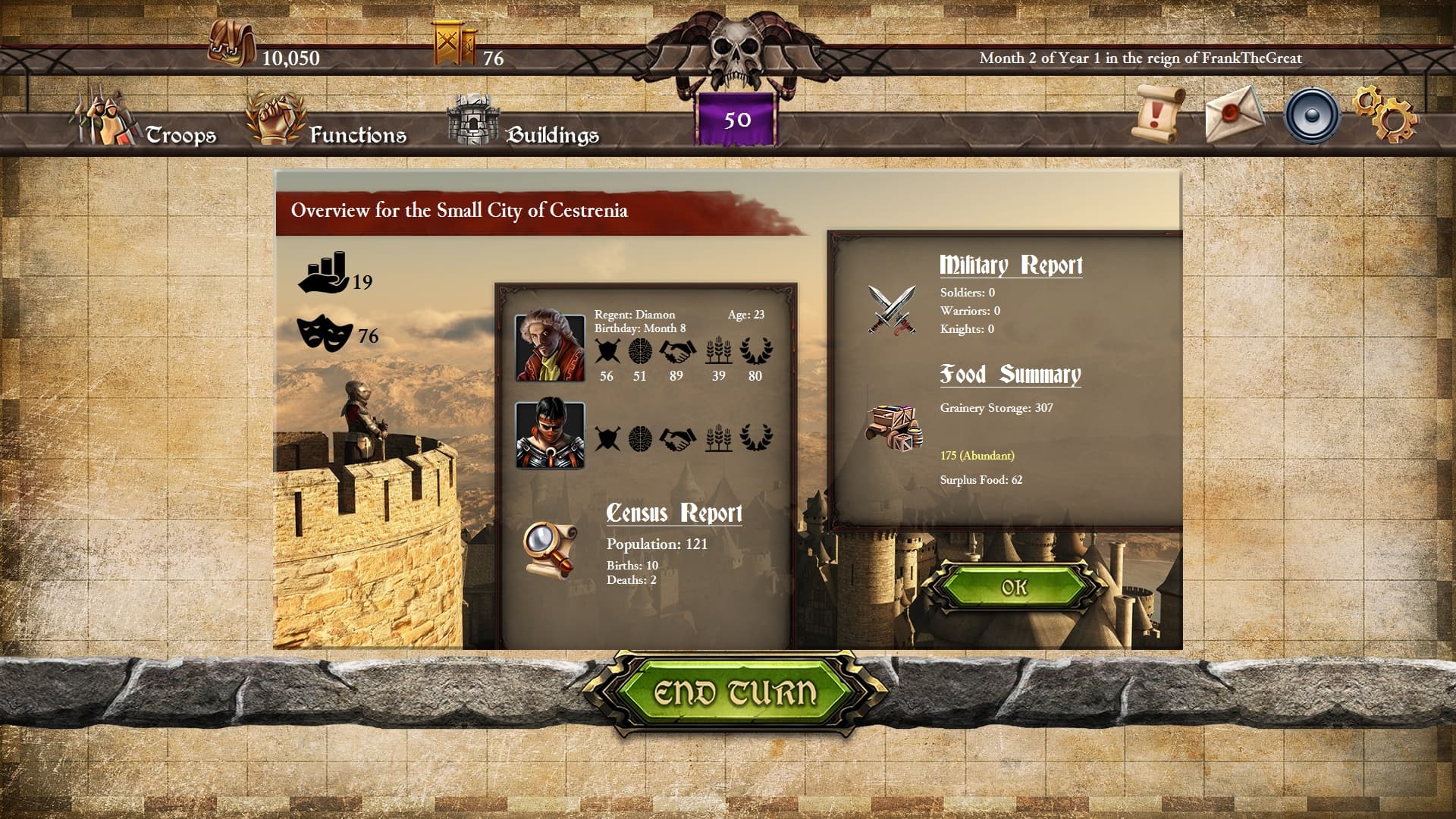The height and width of the screenshot is (819, 1456).
Task: Select Regent Diamon's portrait
Action: tap(549, 349)
